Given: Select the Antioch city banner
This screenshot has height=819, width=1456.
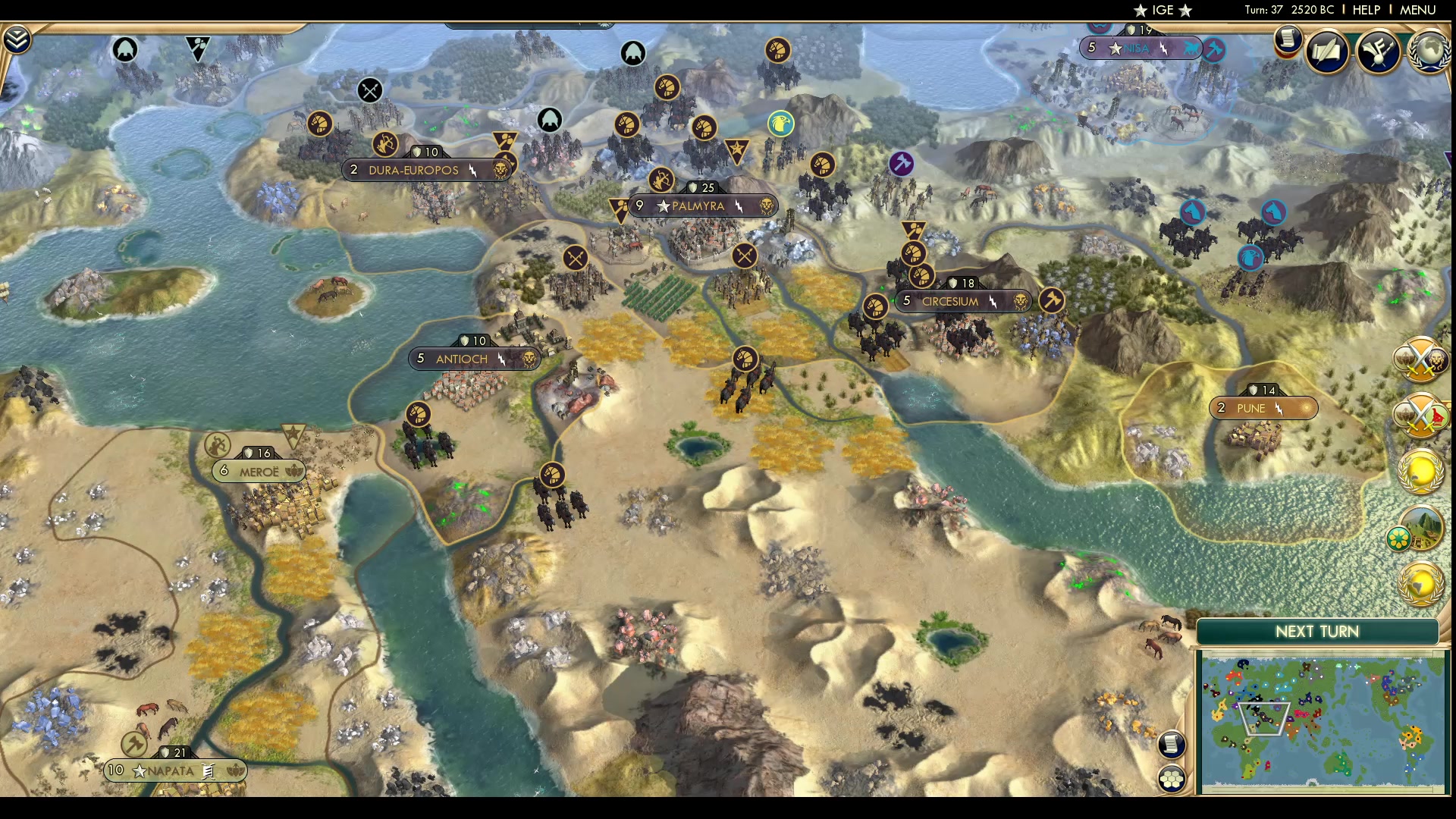Looking at the screenshot, I should pos(474,358).
